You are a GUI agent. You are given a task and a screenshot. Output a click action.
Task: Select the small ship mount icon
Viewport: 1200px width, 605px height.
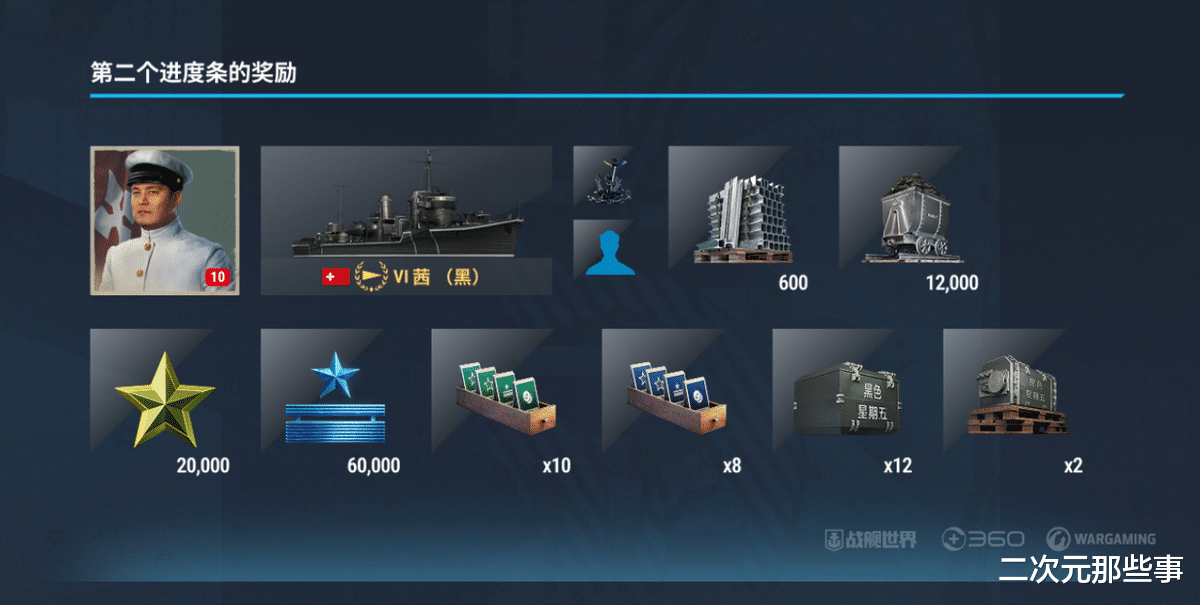coord(602,176)
